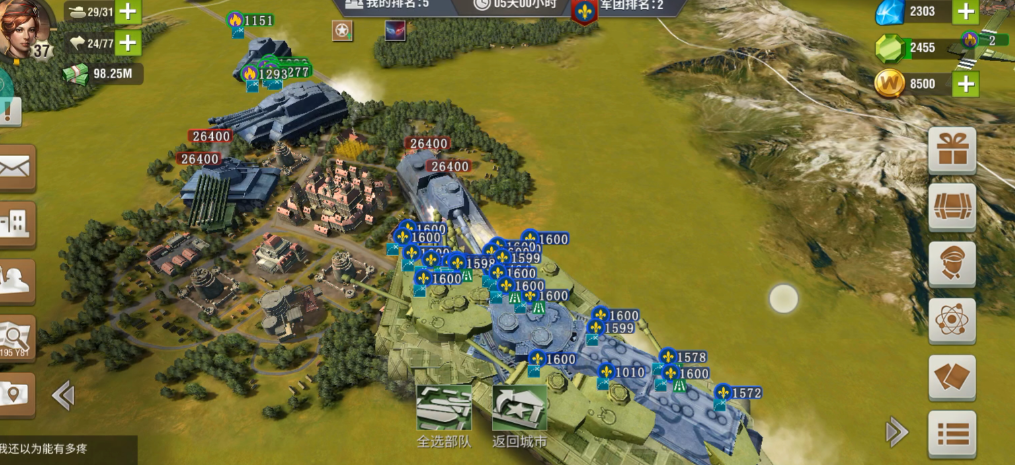The width and height of the screenshot is (1015, 465).
Task: Add more aircraft capacity with plus button
Action: (x=128, y=43)
